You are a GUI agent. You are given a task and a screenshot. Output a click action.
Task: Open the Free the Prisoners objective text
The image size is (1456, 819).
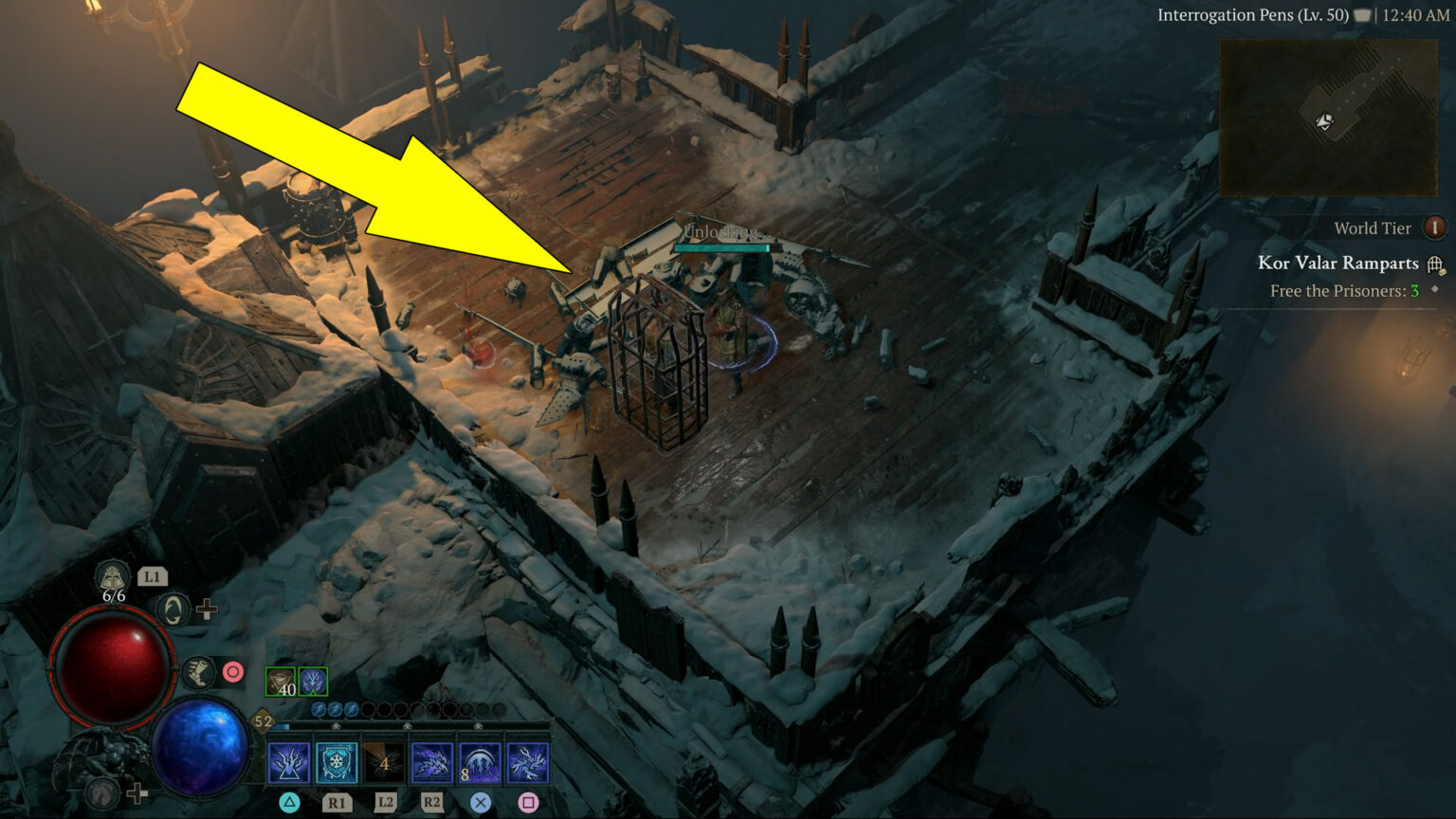(1344, 291)
